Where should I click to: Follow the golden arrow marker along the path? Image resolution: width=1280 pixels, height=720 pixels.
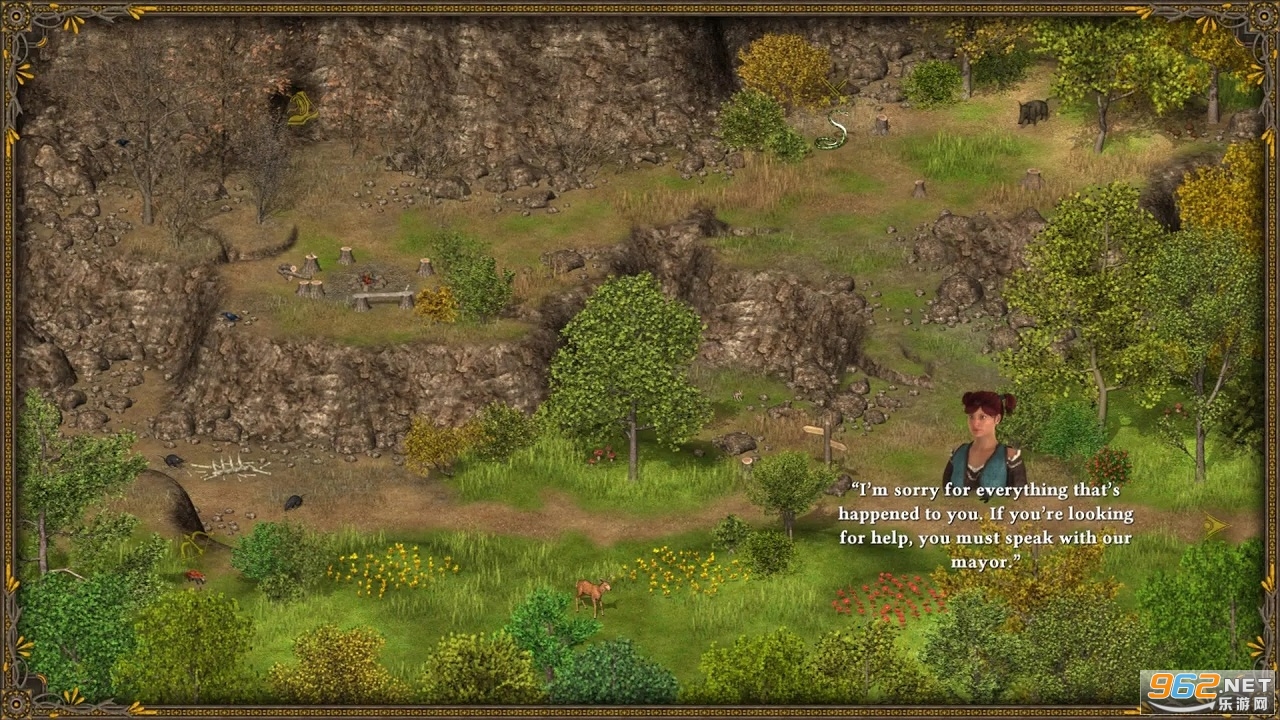click(1215, 524)
